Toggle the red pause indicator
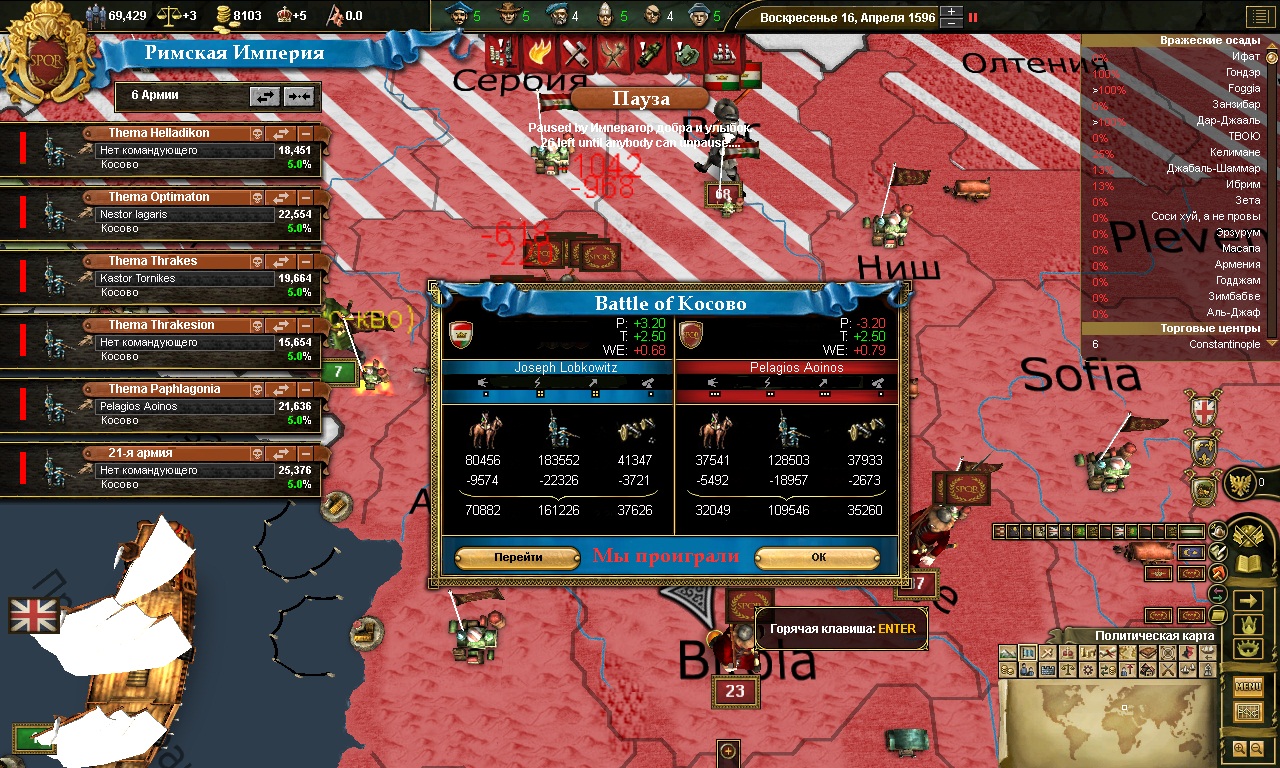This screenshot has width=1280, height=768. coord(973,17)
